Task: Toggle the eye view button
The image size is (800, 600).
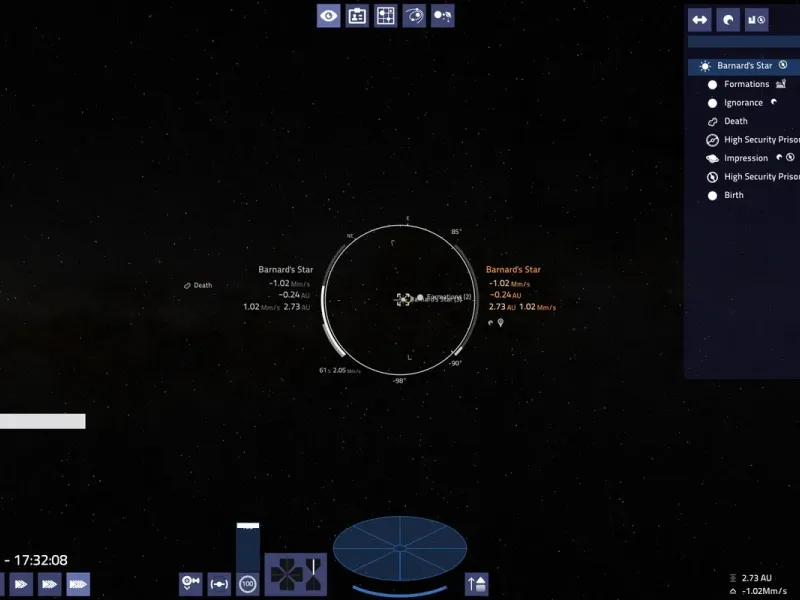Action: [328, 15]
